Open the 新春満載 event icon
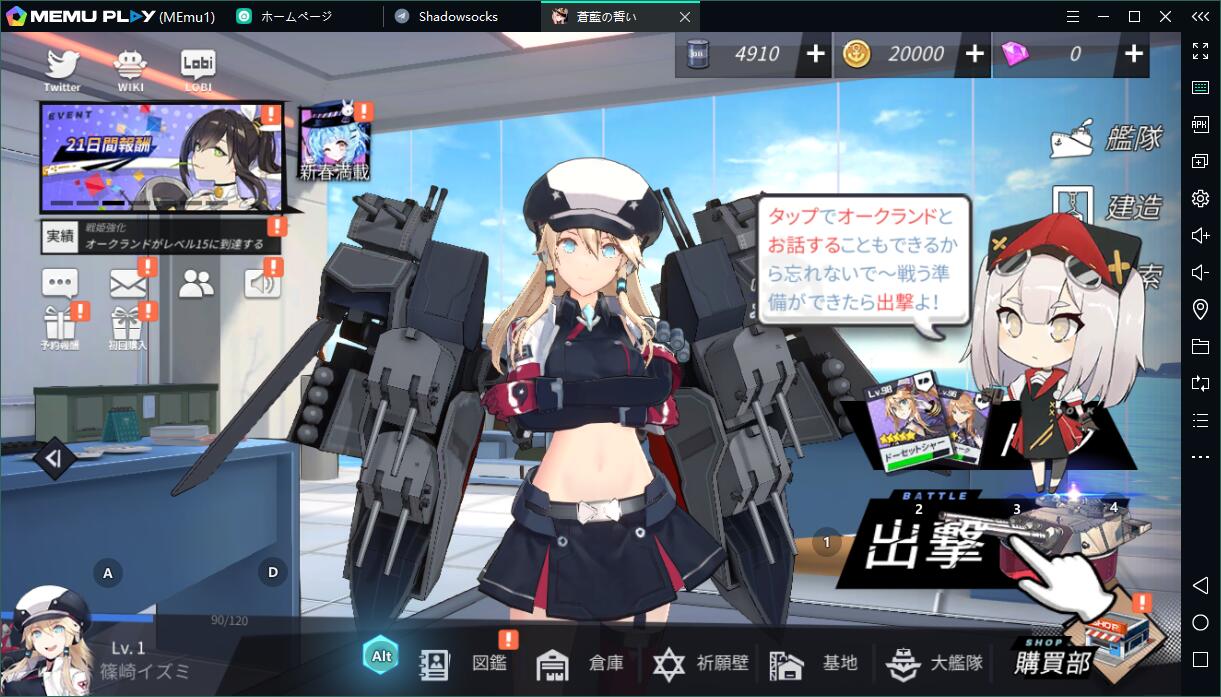 (x=335, y=144)
